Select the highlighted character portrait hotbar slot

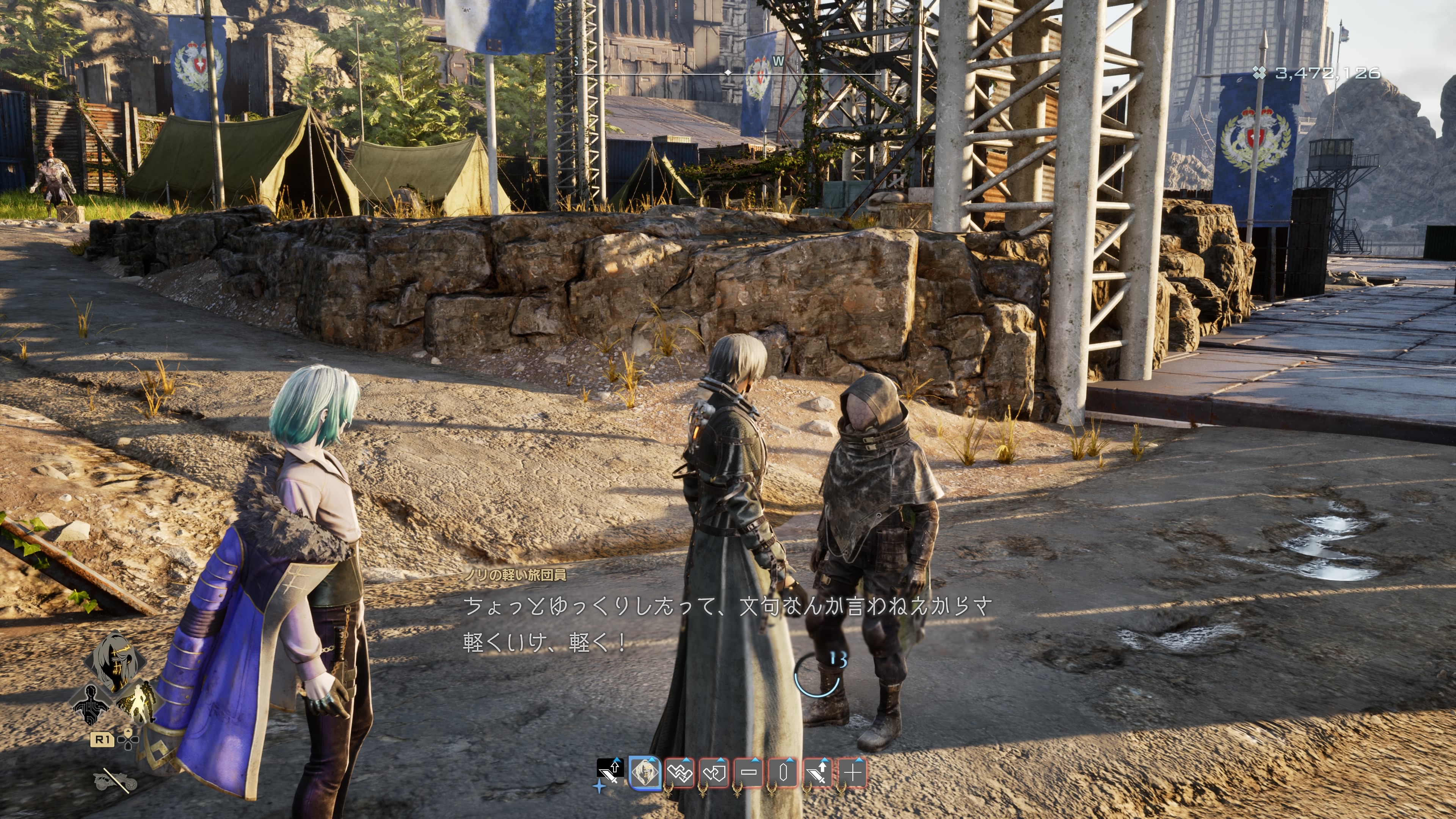[645, 772]
